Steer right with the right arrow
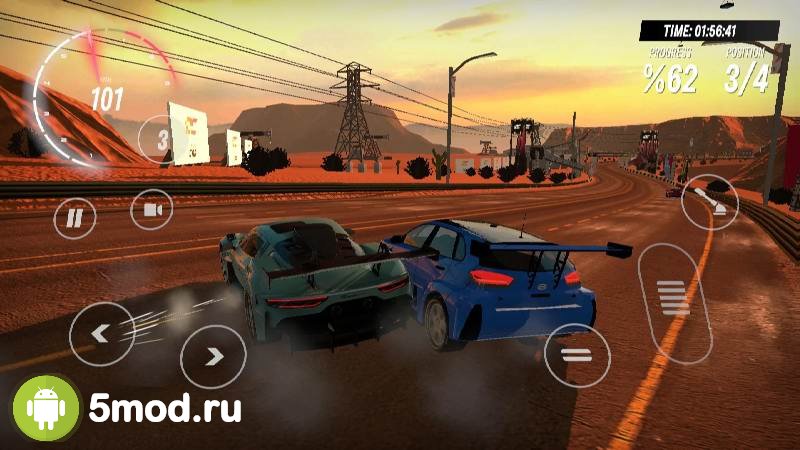Screen dimensions: 800x450 pos(212,356)
